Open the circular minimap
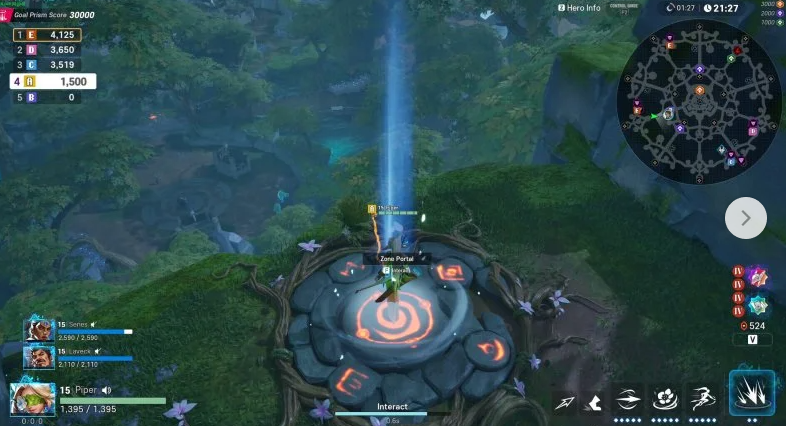 click(x=699, y=101)
